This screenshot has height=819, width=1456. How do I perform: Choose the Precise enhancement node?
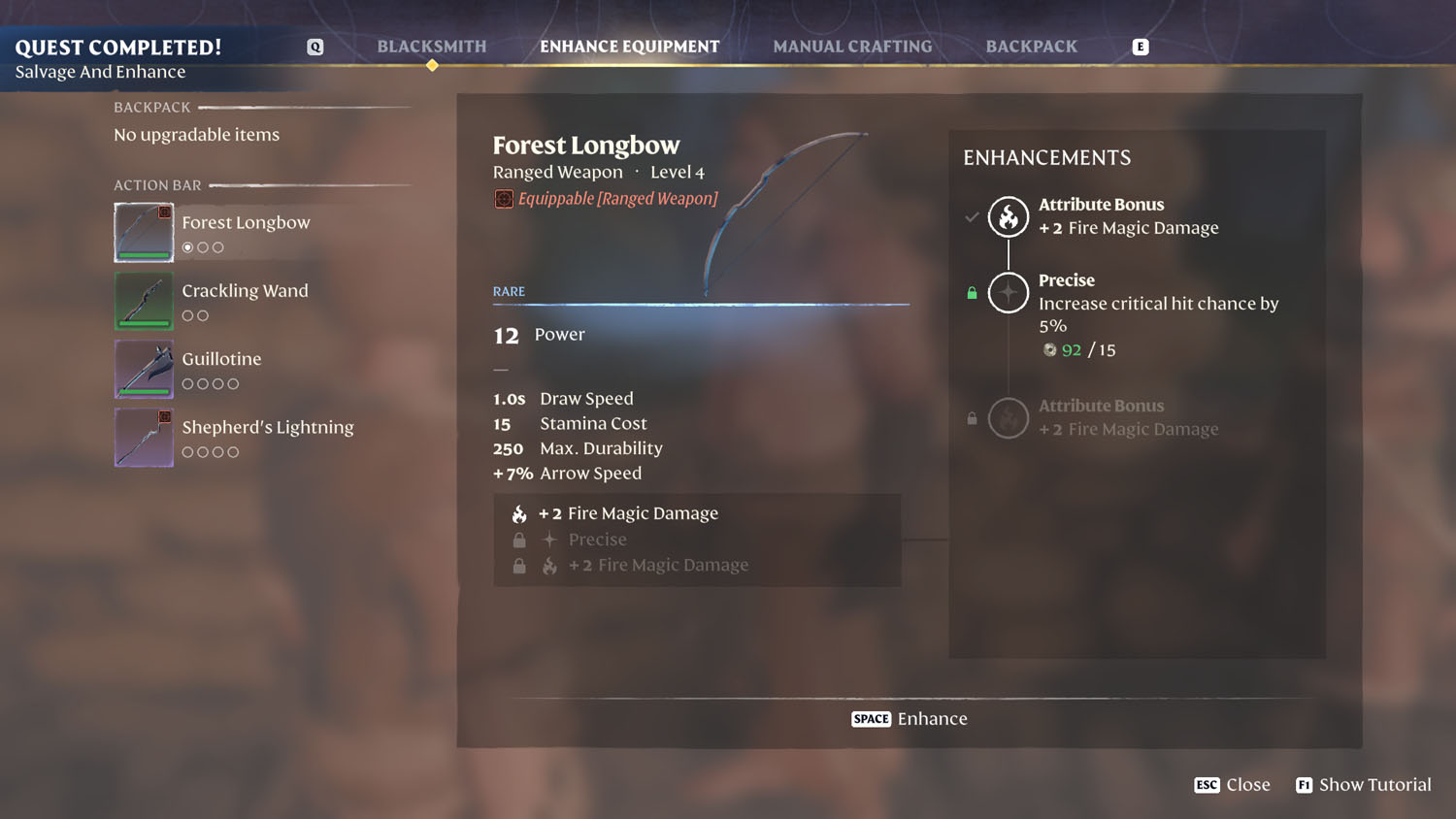click(x=1009, y=292)
